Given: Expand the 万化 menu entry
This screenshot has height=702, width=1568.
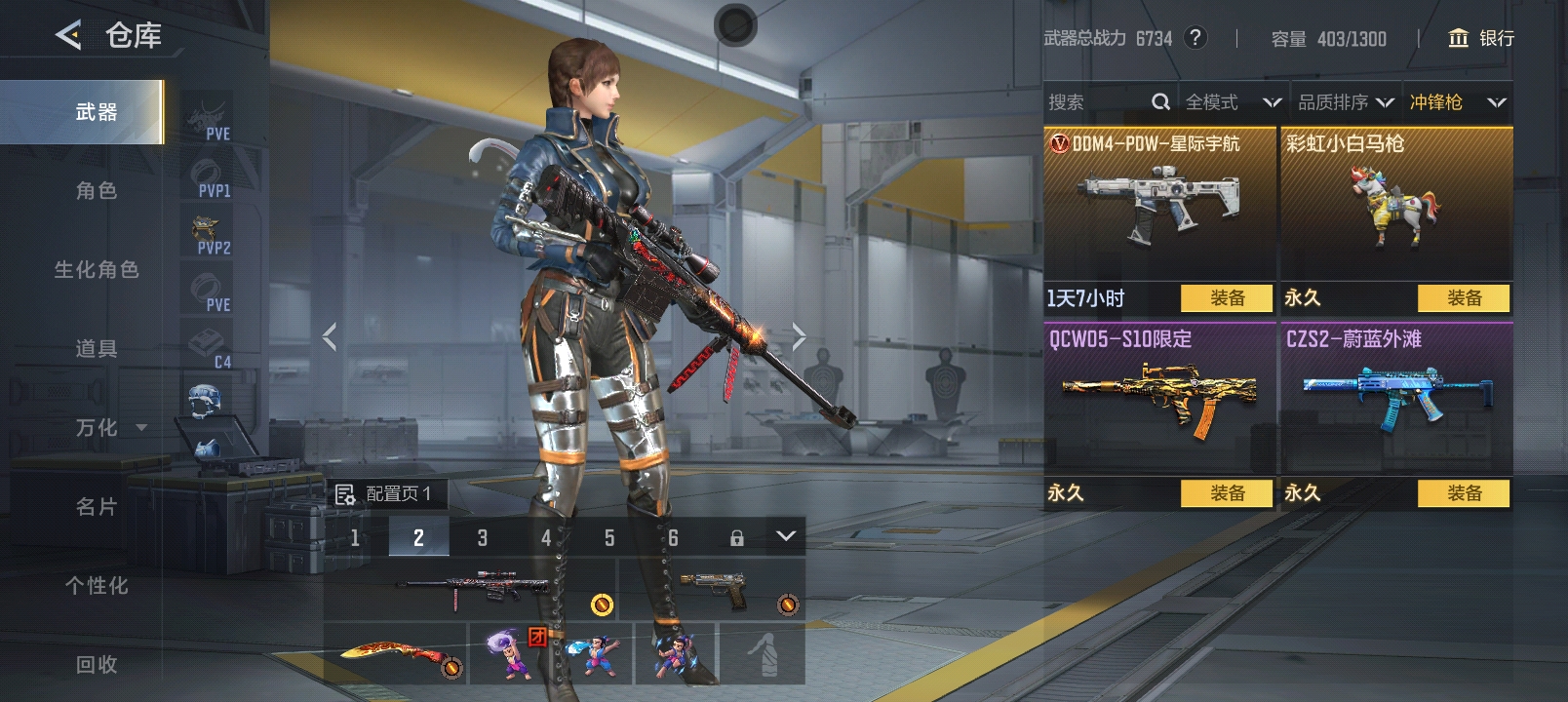Looking at the screenshot, I should click(x=107, y=428).
